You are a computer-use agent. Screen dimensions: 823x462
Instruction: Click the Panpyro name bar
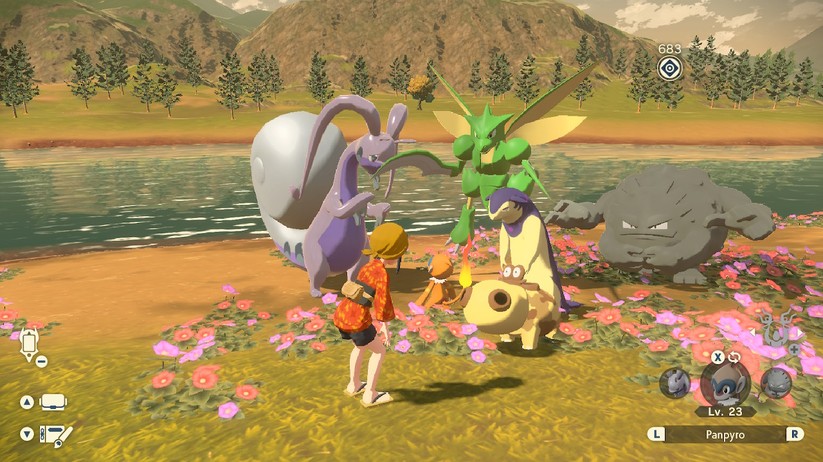726,435
